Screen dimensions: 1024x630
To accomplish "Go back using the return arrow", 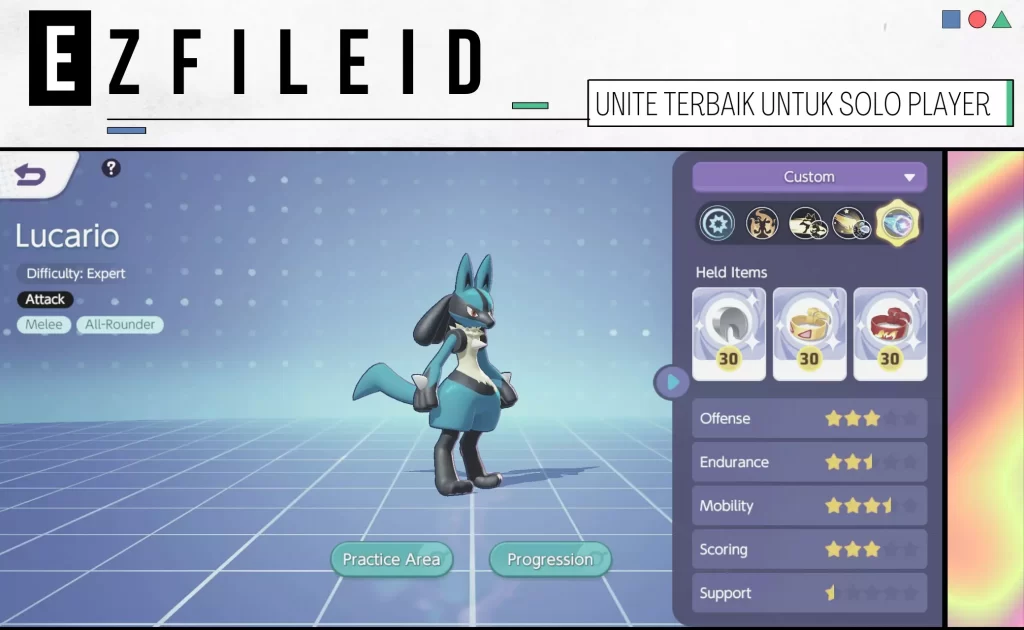I will coord(31,176).
